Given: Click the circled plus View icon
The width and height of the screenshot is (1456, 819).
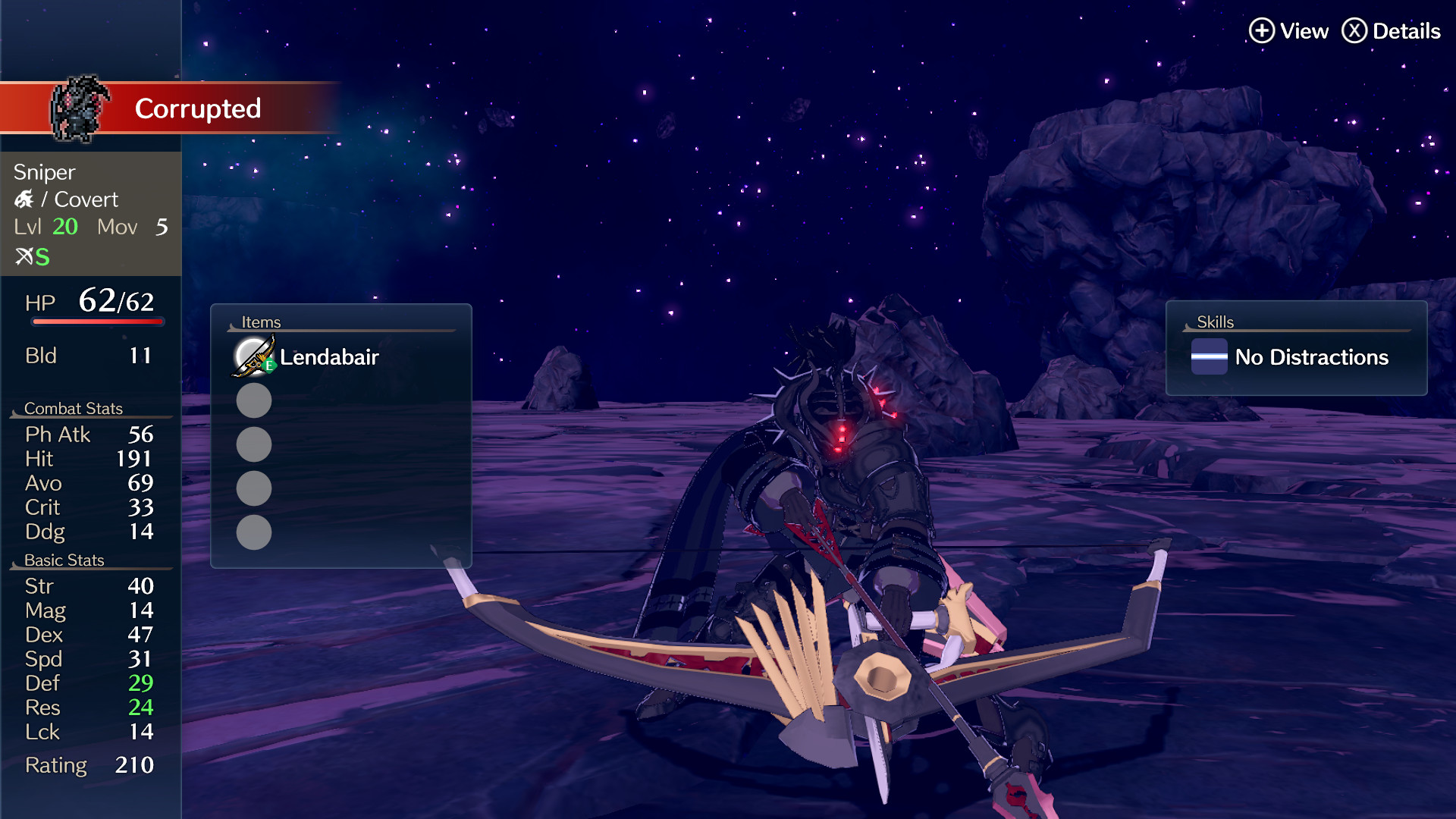Looking at the screenshot, I should point(1261,31).
